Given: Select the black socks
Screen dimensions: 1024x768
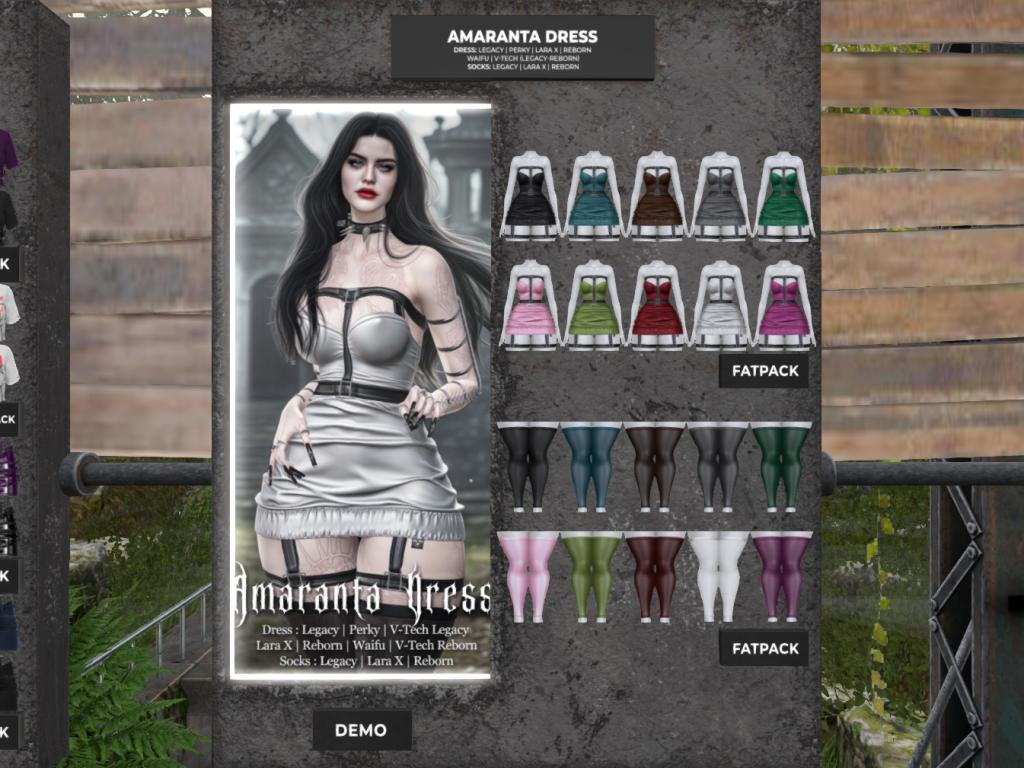Looking at the screenshot, I should point(527,467).
